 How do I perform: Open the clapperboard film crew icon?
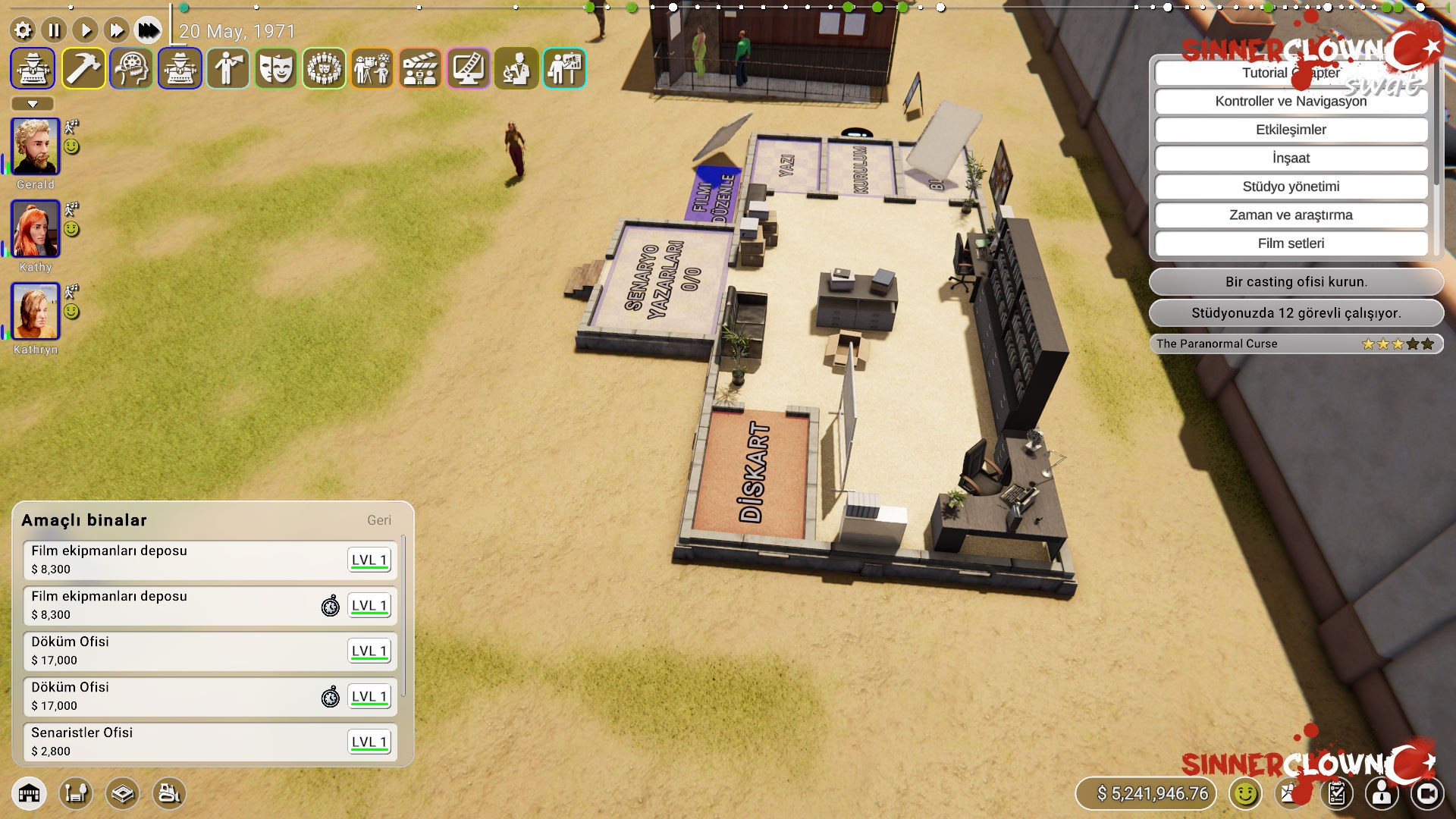click(420, 68)
